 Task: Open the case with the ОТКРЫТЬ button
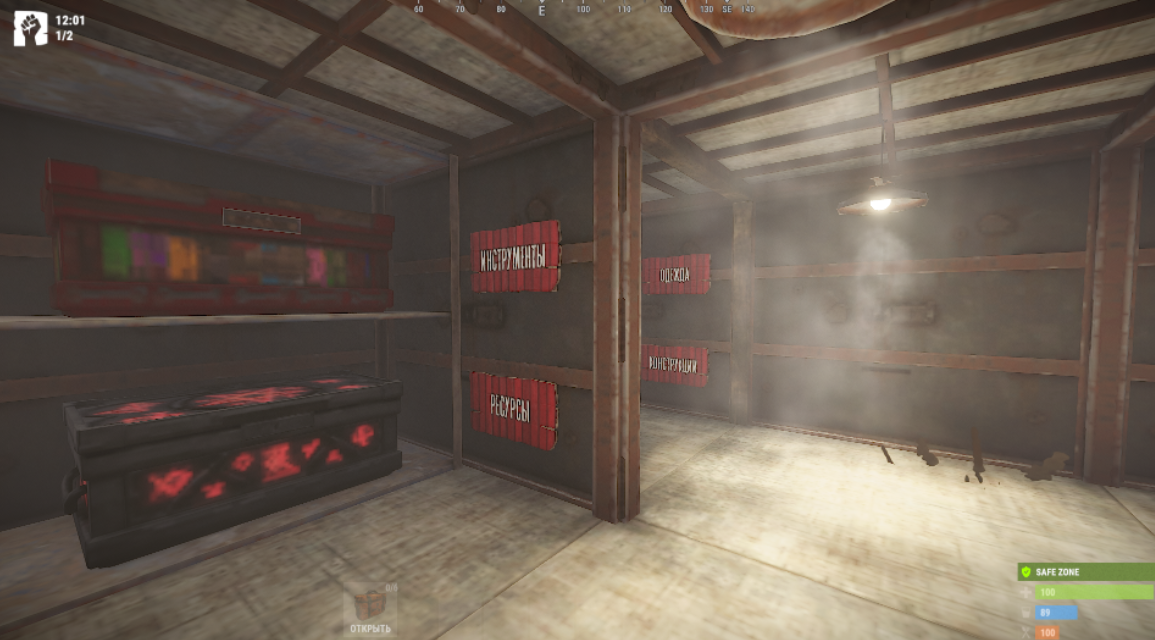coord(370,610)
